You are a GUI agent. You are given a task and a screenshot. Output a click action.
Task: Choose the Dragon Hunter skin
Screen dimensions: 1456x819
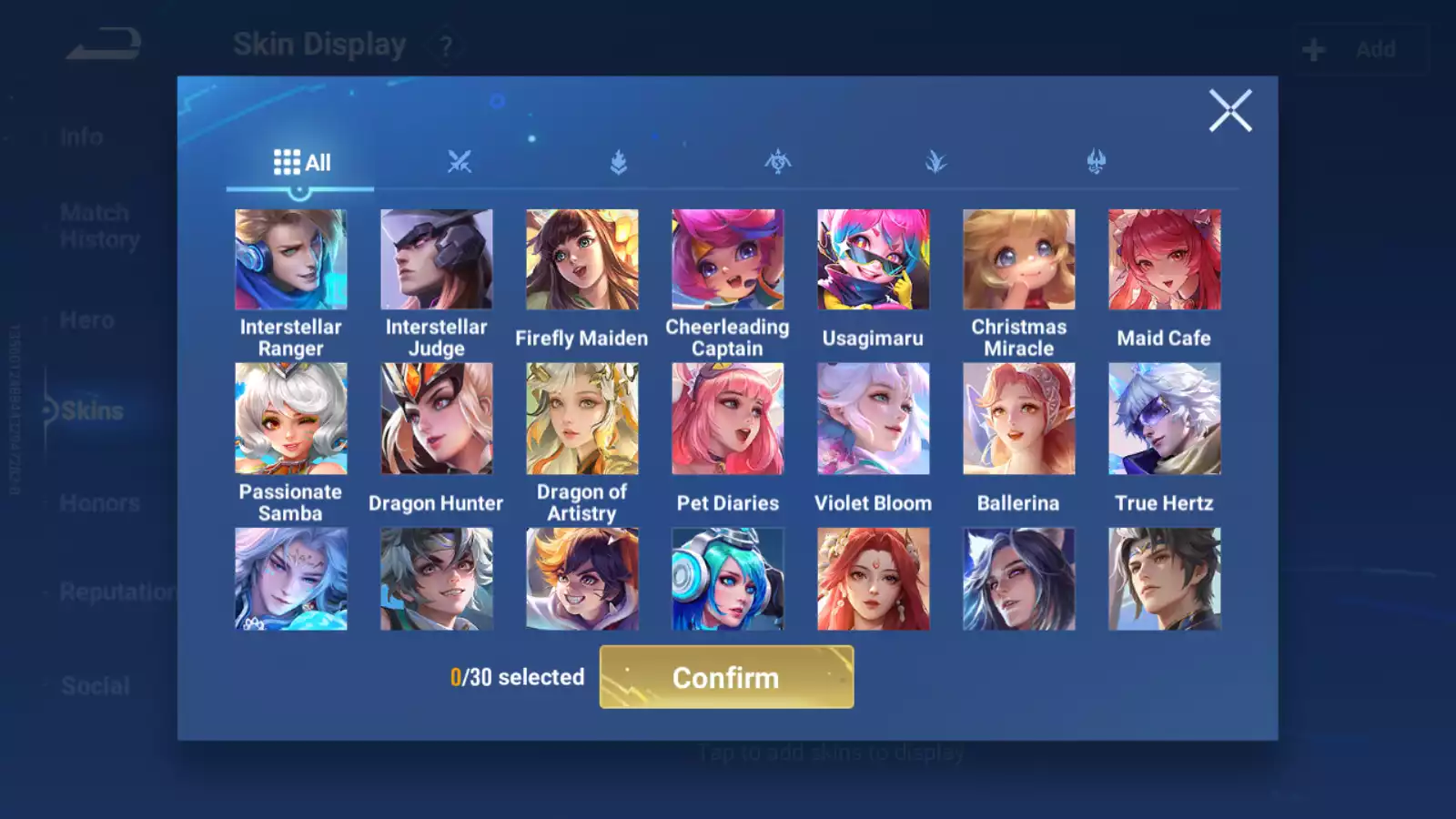[436, 419]
